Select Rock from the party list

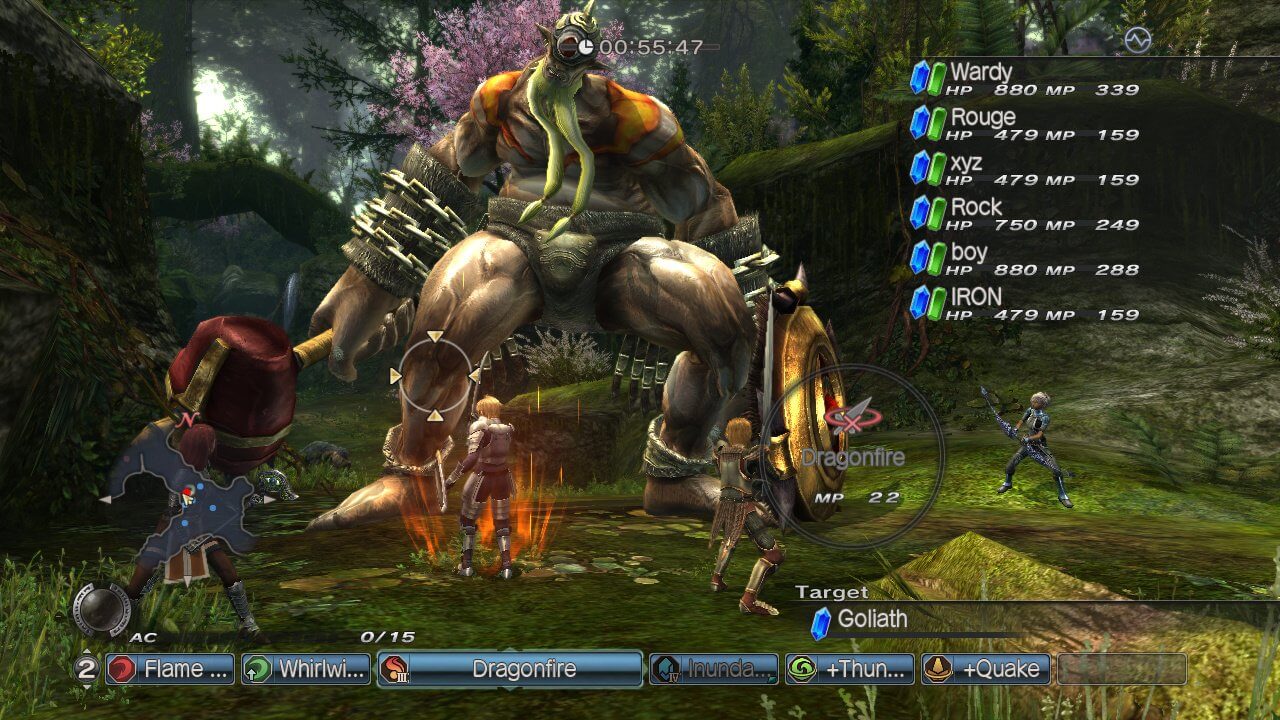[1024, 214]
